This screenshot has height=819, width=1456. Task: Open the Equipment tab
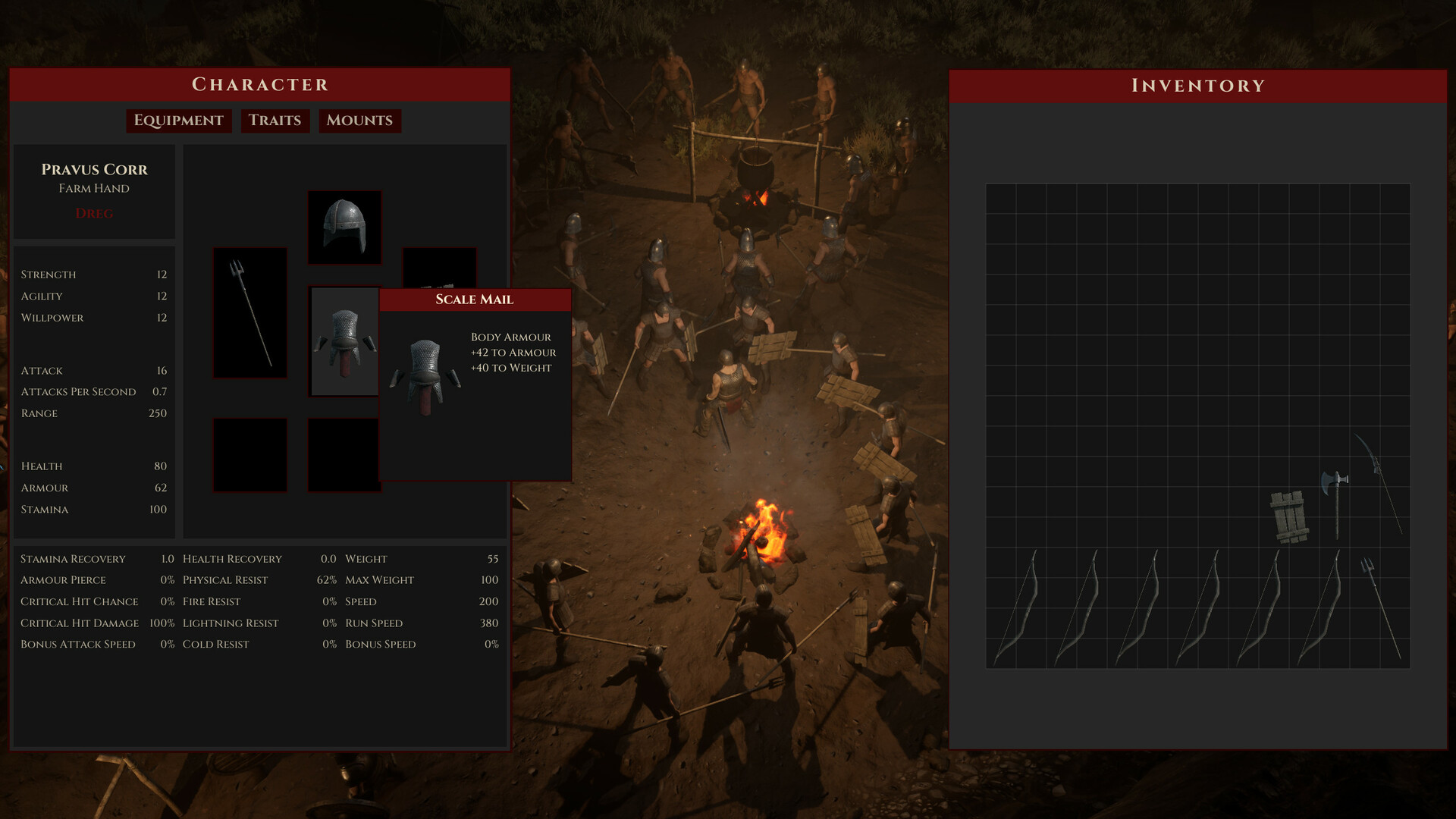[178, 121]
